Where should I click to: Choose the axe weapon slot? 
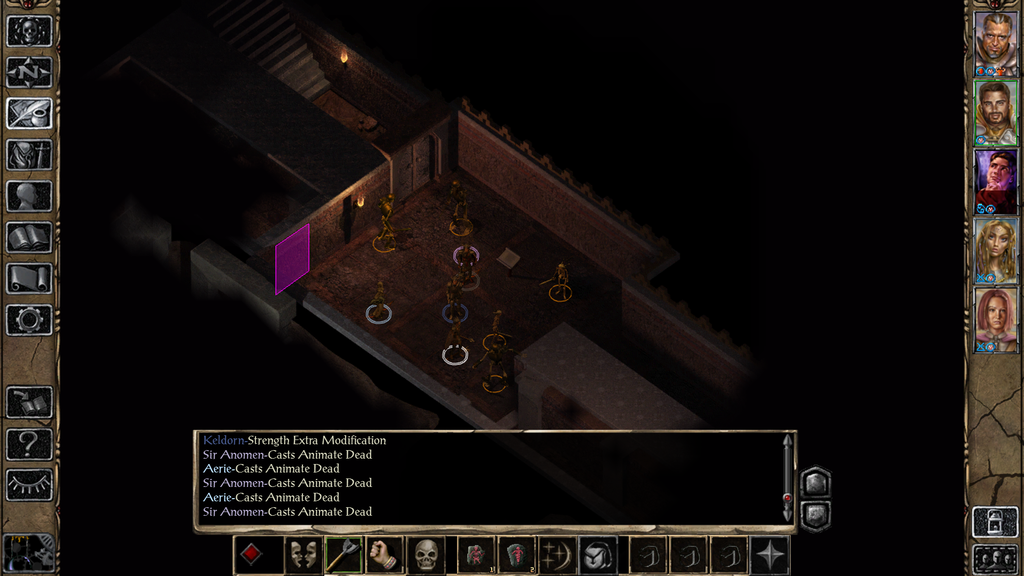[343, 555]
